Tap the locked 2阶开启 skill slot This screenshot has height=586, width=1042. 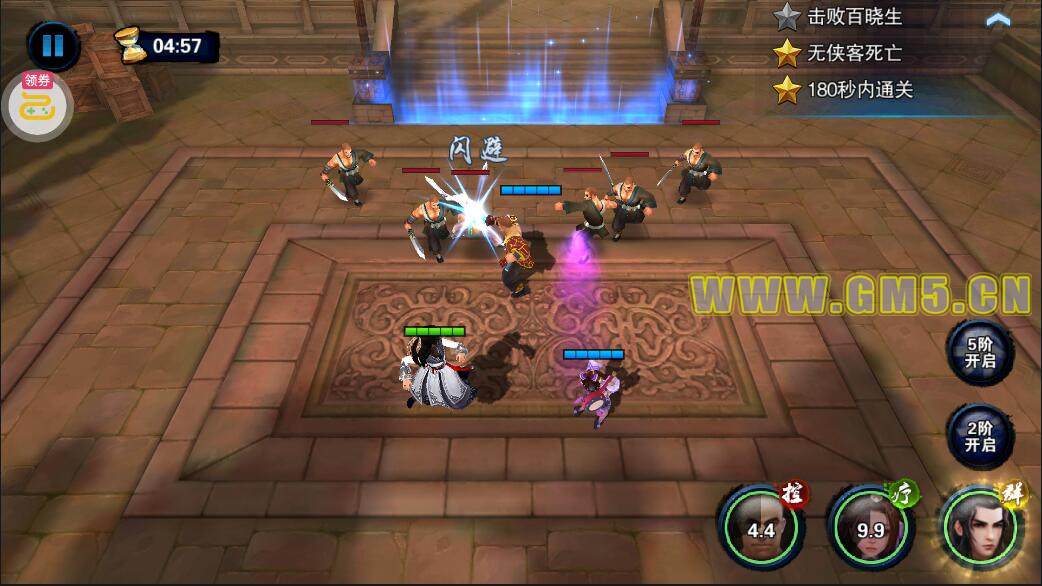[x=979, y=436]
